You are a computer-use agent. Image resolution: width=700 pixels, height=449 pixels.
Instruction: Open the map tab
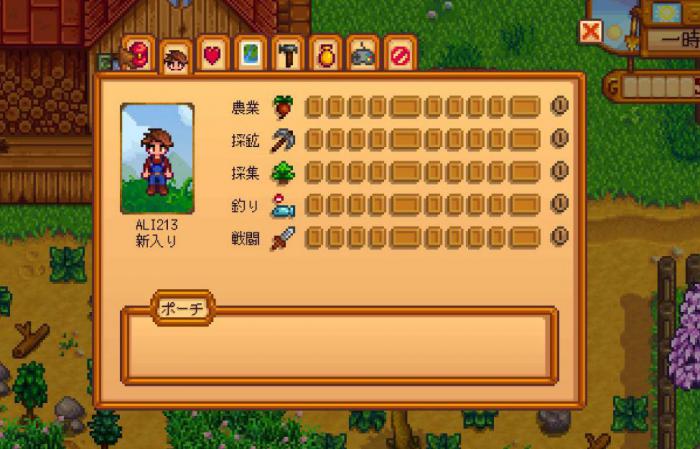[x=250, y=55]
